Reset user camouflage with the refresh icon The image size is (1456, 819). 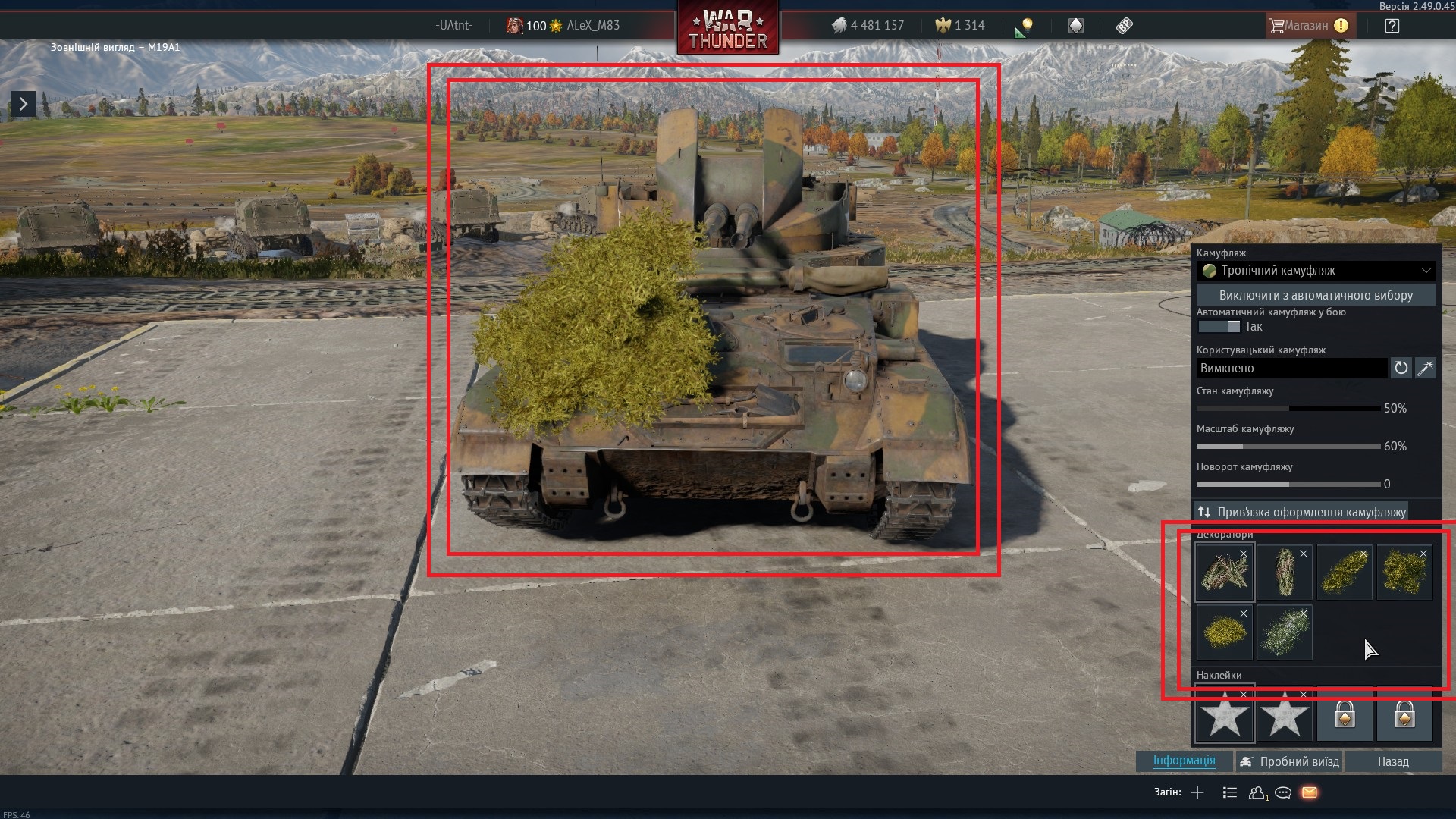pos(1401,368)
